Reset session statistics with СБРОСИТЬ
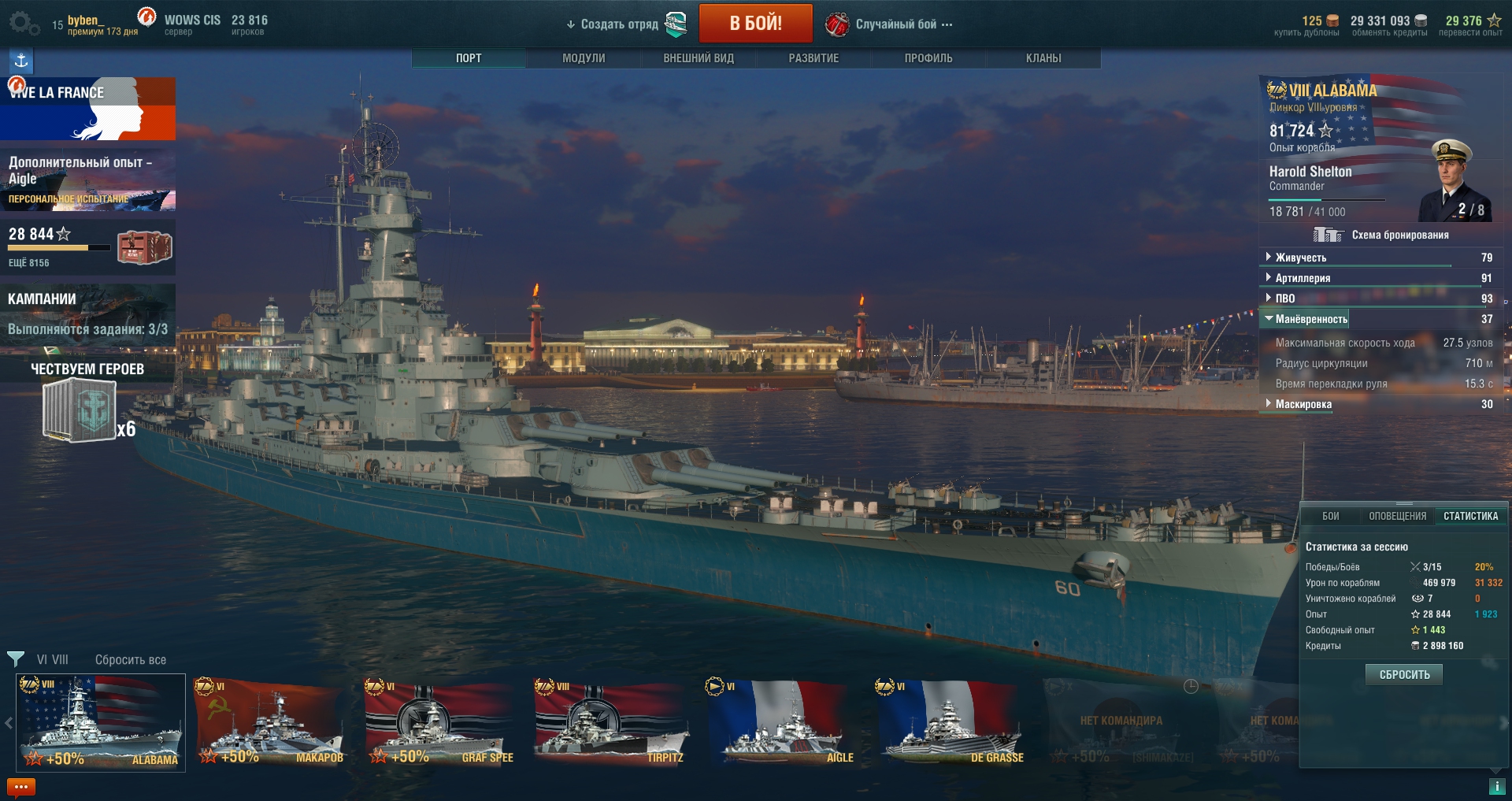 (1404, 674)
